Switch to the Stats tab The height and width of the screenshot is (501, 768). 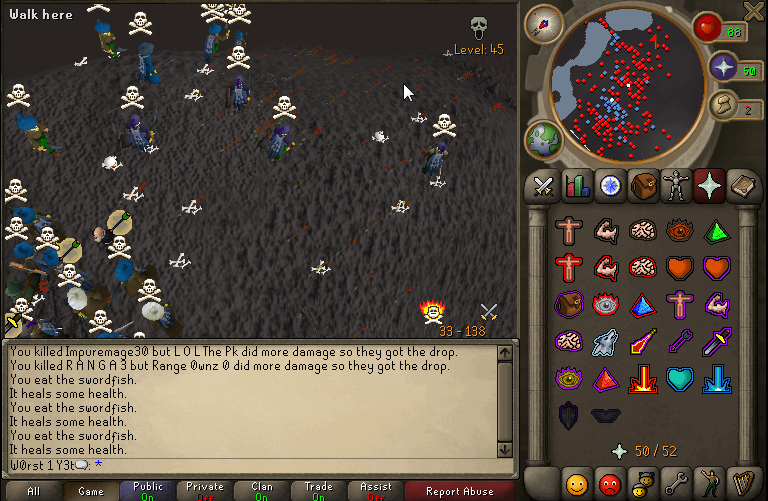(575, 186)
